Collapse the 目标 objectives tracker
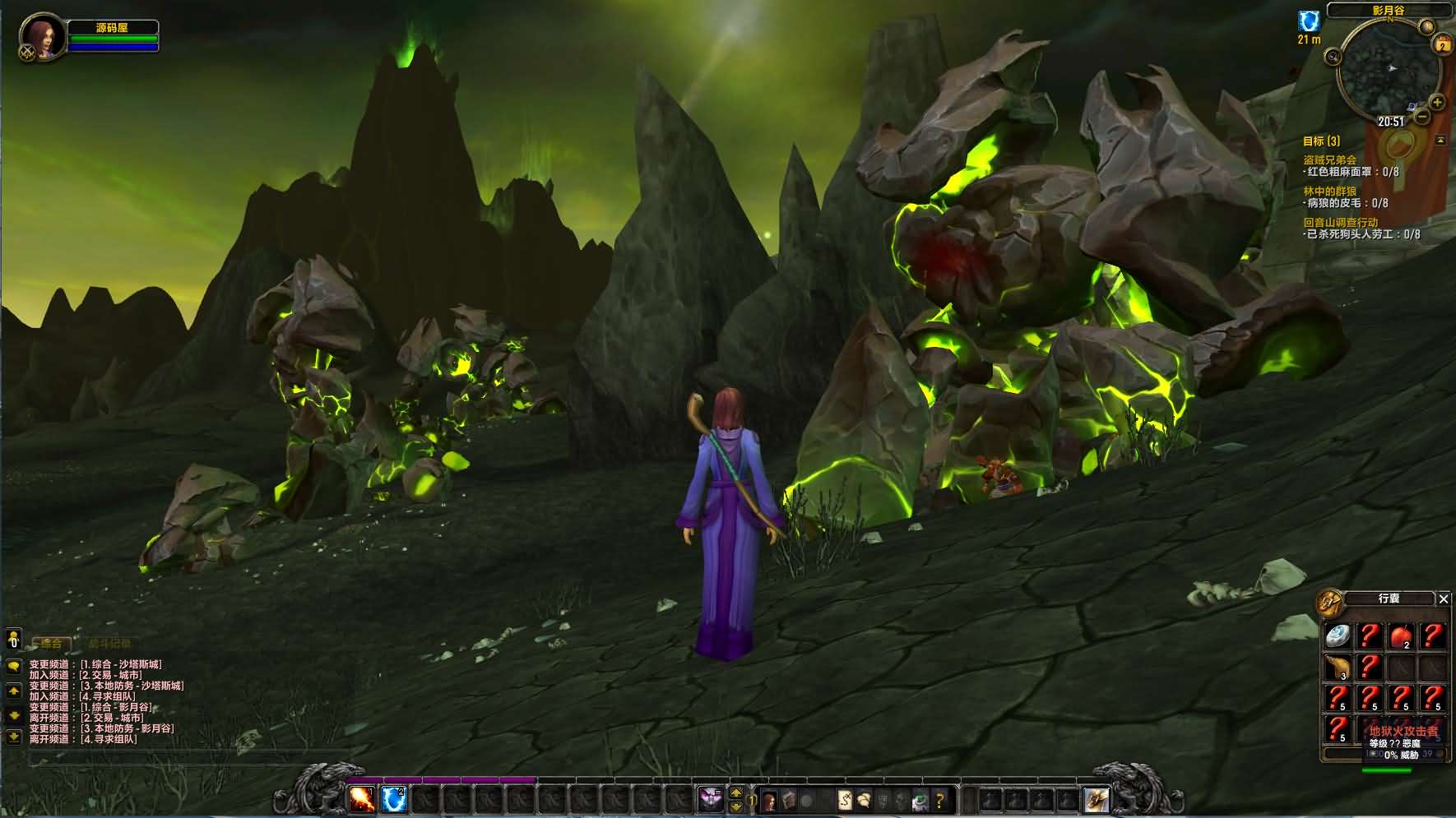1456x818 pixels. (1440, 141)
